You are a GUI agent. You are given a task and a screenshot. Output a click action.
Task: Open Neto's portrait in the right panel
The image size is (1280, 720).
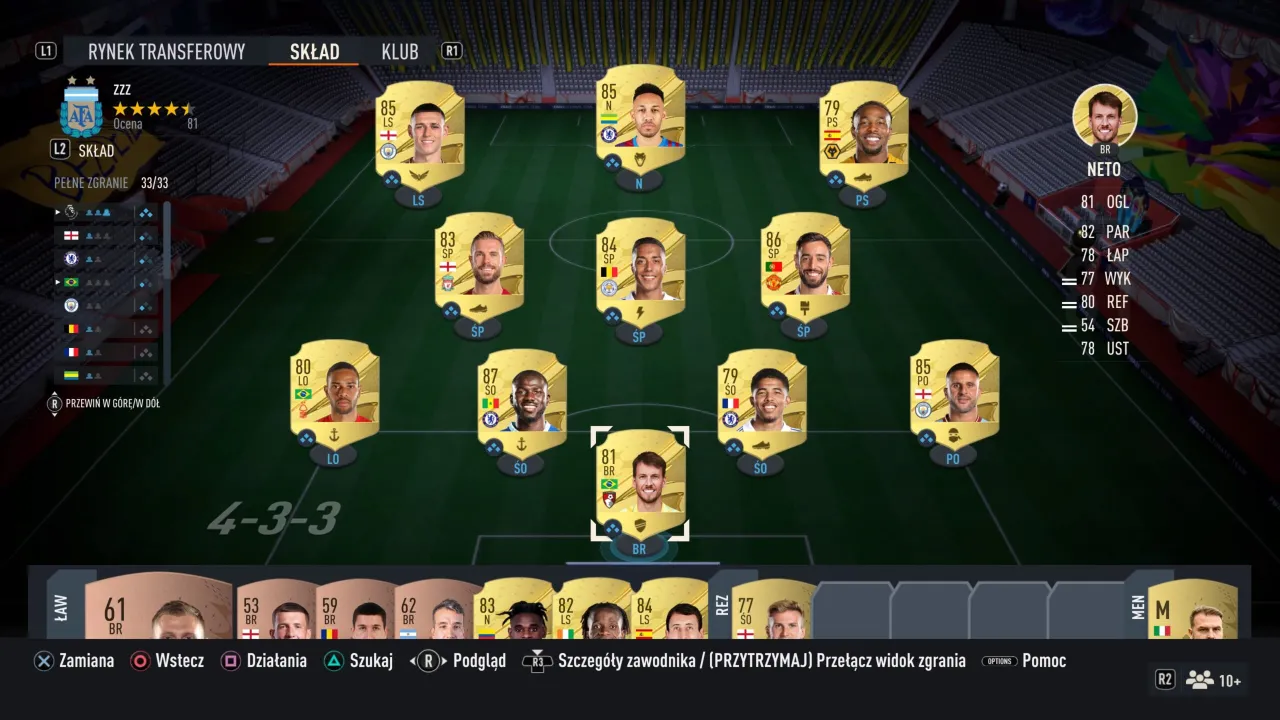click(x=1103, y=116)
